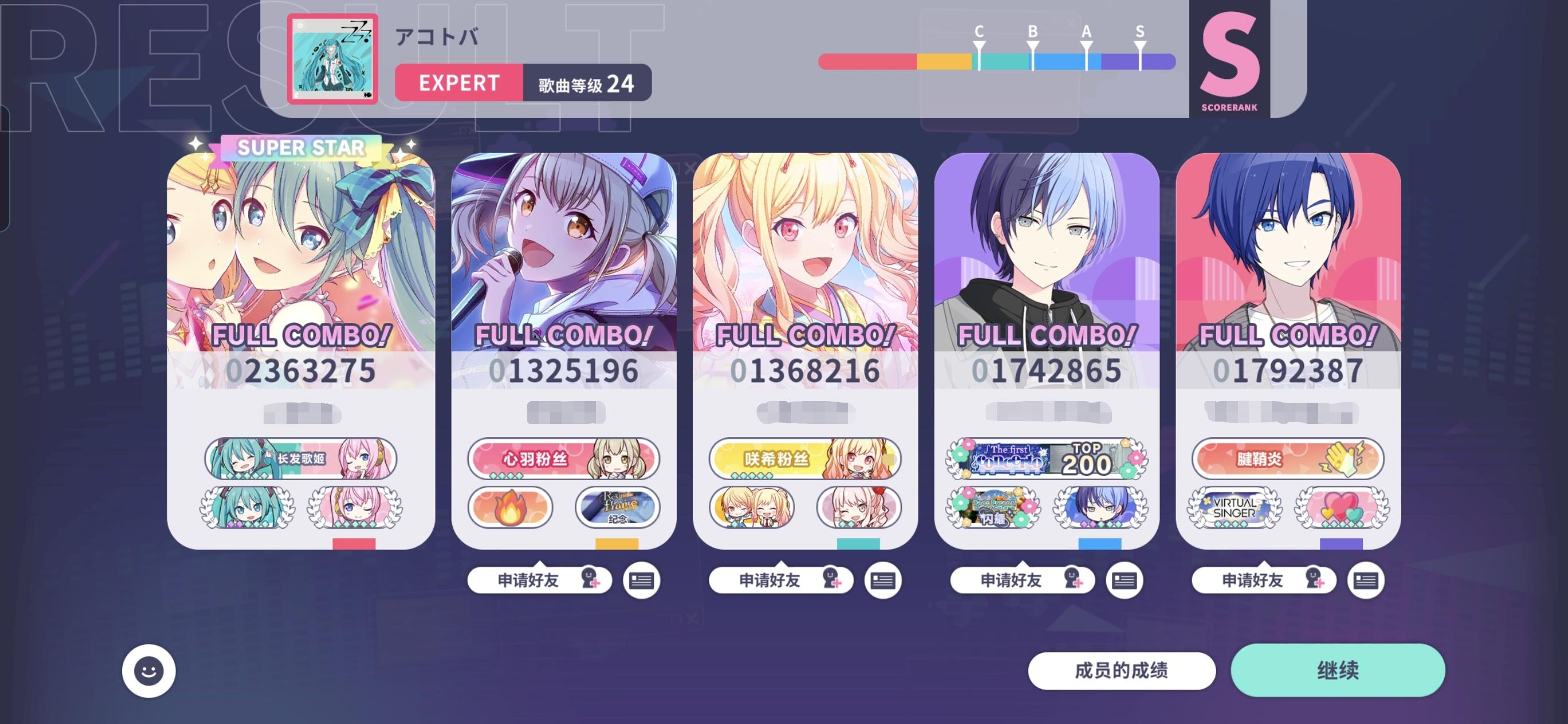Click the flame emblem under second player
1568x724 pixels.
510,510
